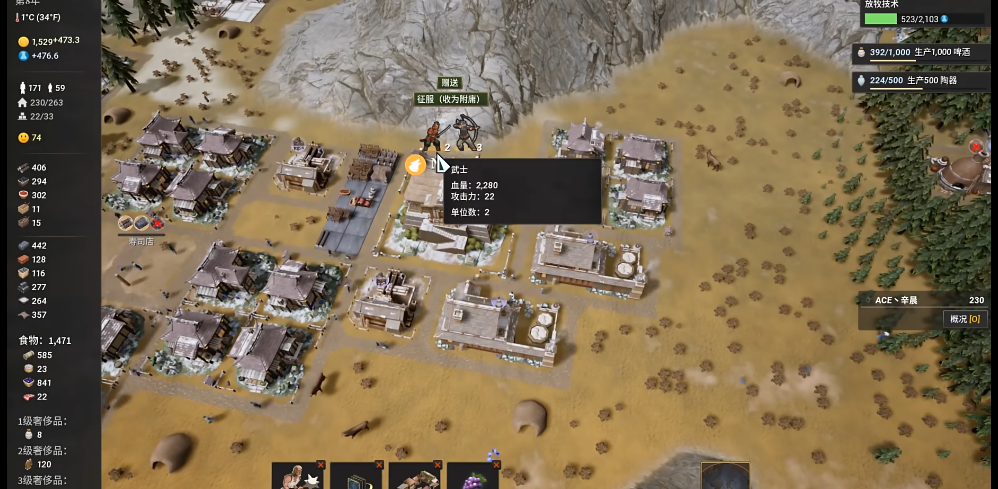
Task: Click the yellow happiness face icon
Action: (23, 137)
